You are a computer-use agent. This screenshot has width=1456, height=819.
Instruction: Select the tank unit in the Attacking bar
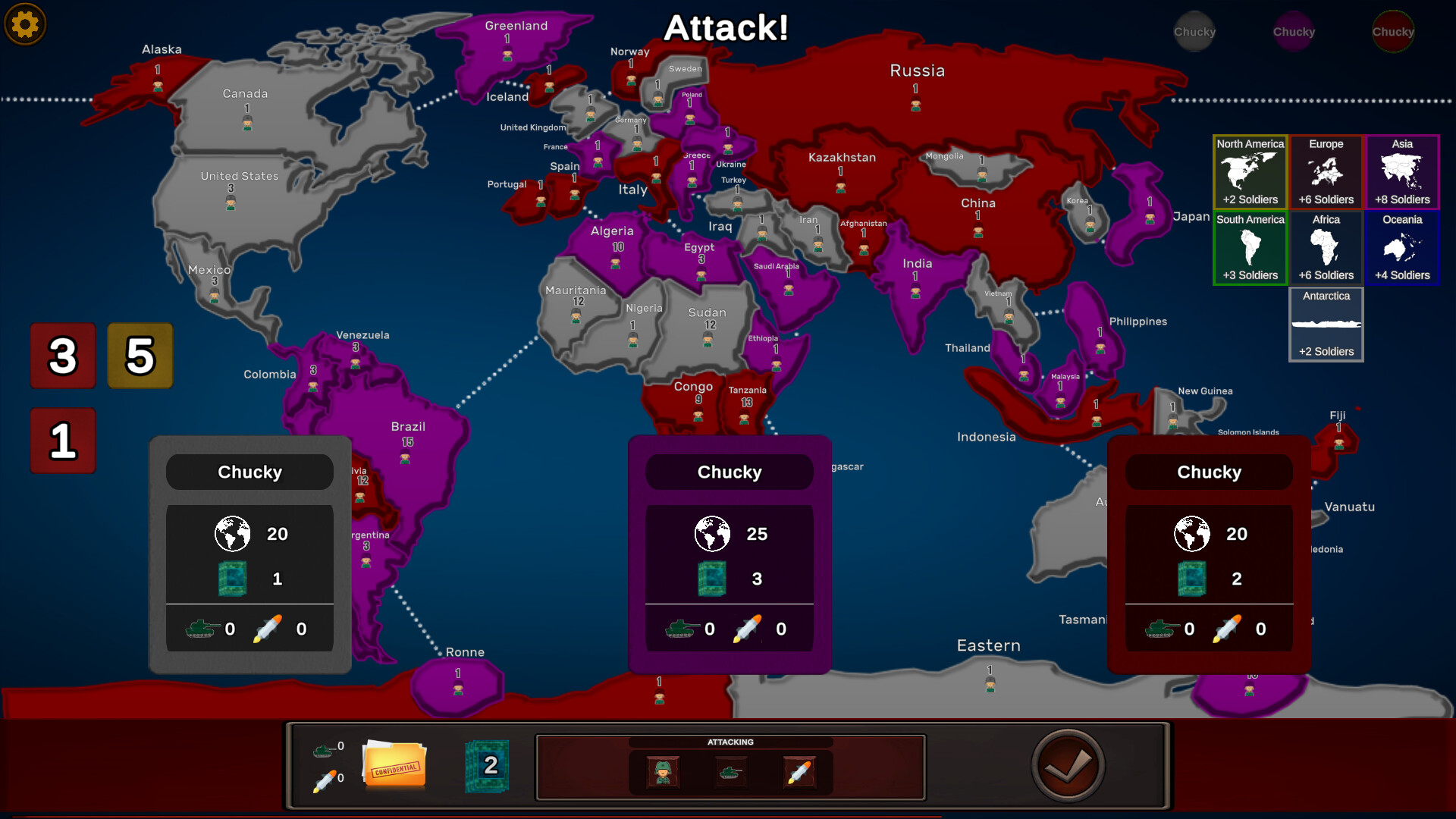(730, 772)
